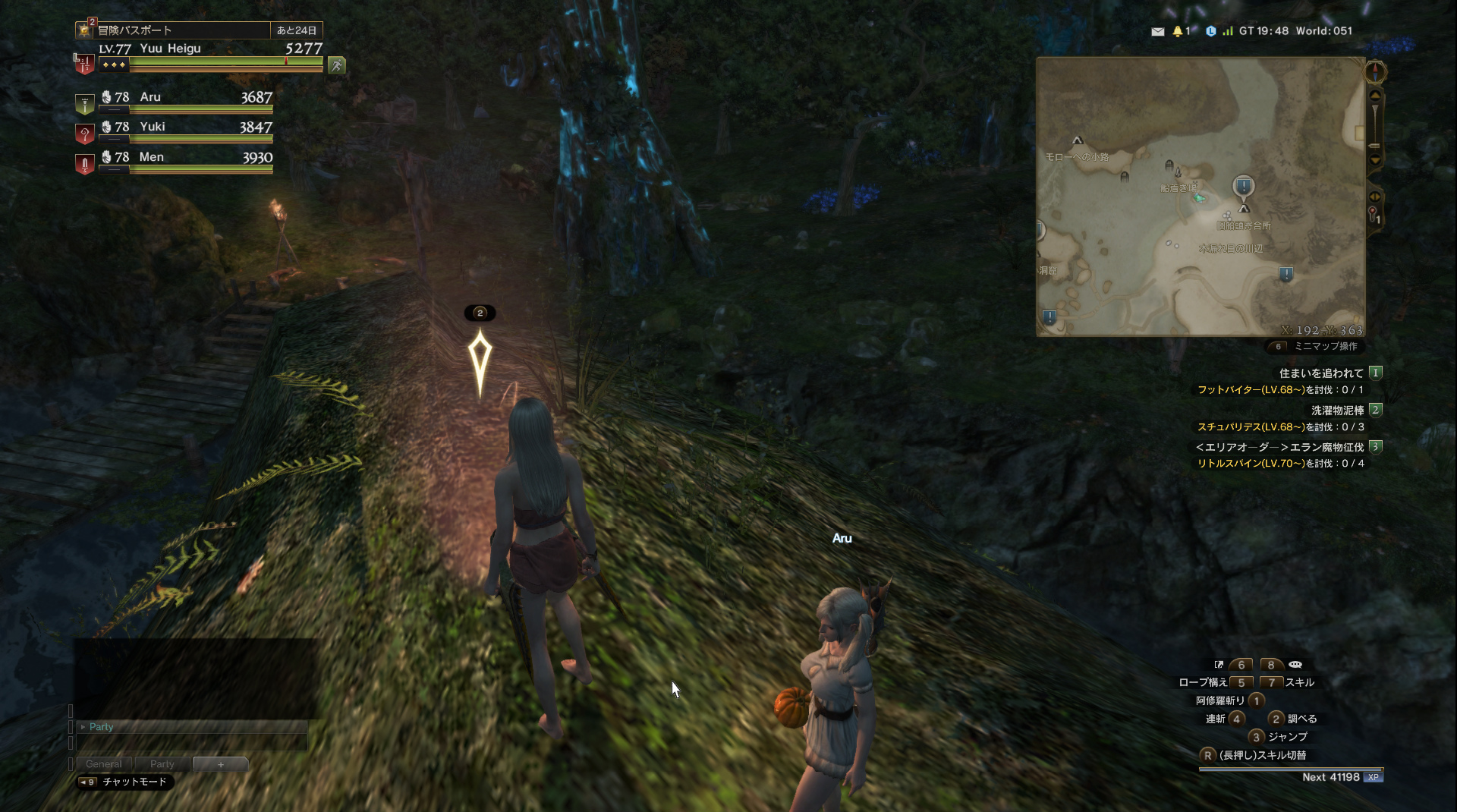
Task: Select party member Yuki in party list
Action: [x=187, y=127]
